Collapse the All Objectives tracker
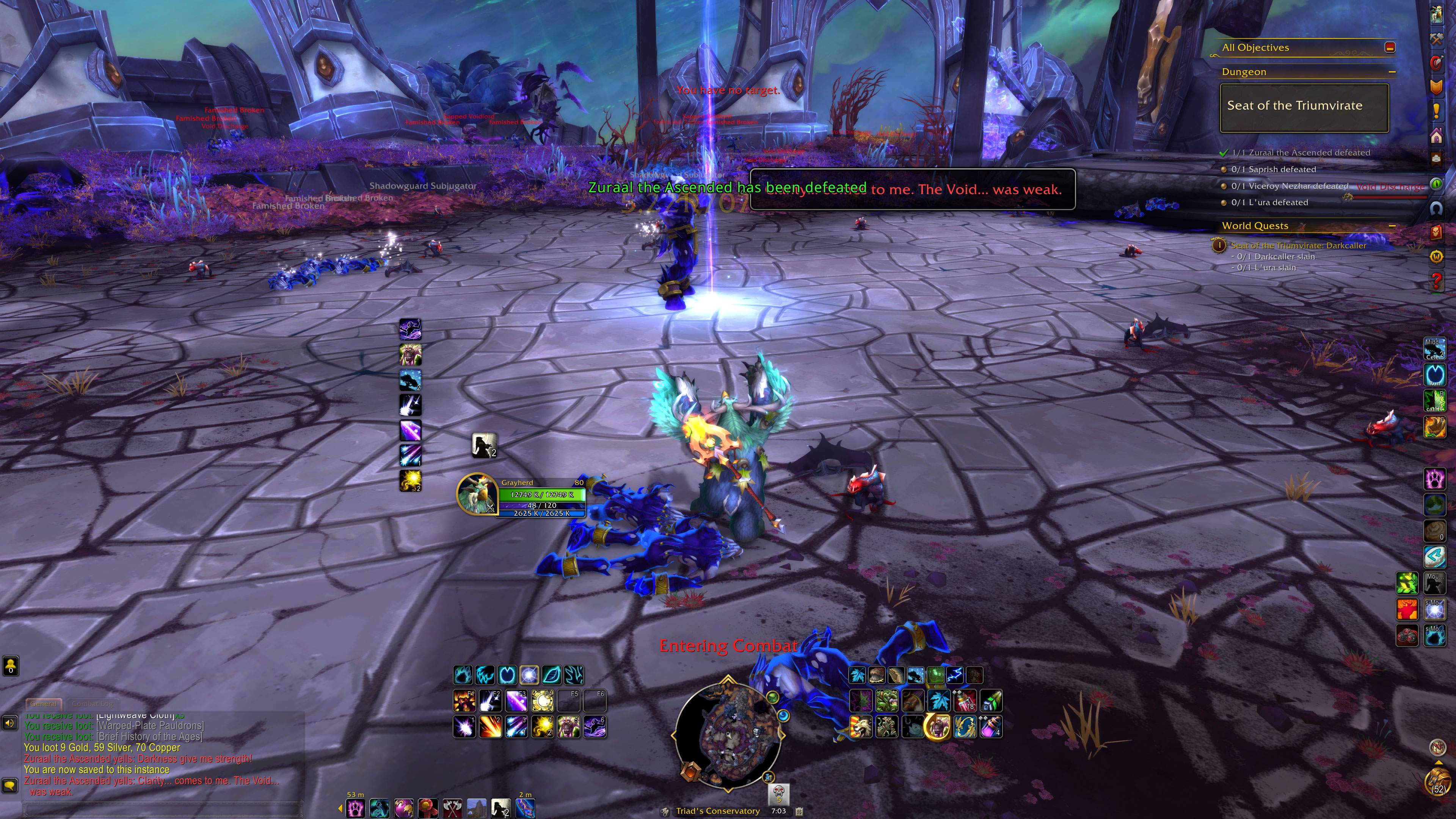The width and height of the screenshot is (1456, 819). click(x=1390, y=47)
